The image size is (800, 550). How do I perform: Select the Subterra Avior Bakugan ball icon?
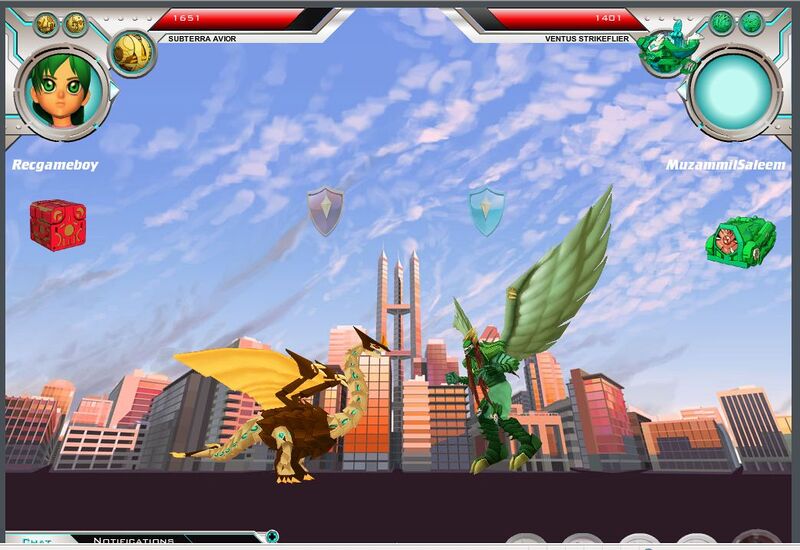click(131, 50)
